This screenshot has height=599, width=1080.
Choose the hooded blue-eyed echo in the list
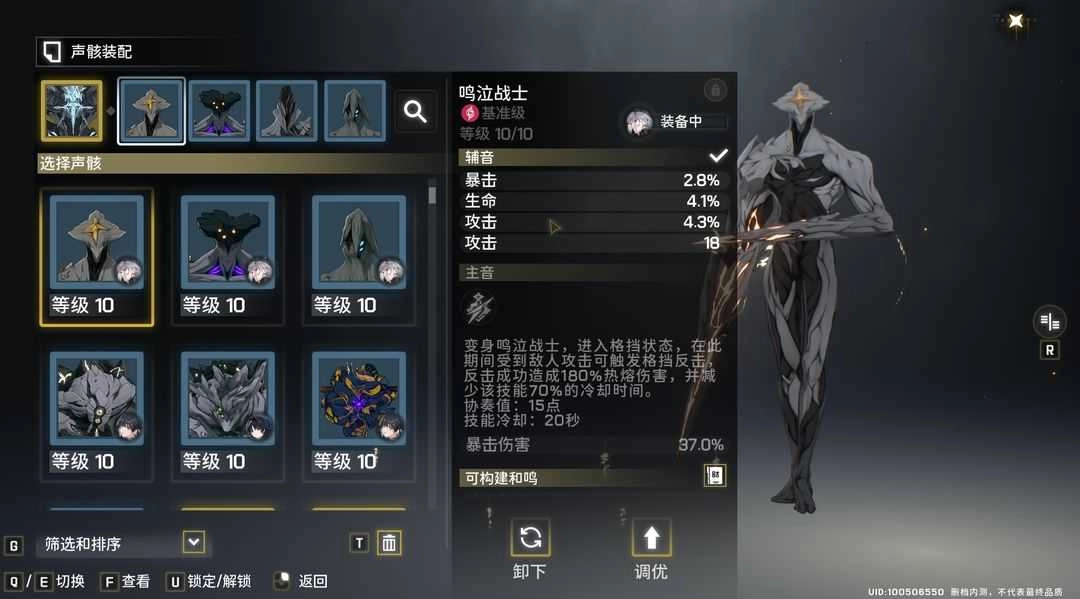(x=359, y=256)
